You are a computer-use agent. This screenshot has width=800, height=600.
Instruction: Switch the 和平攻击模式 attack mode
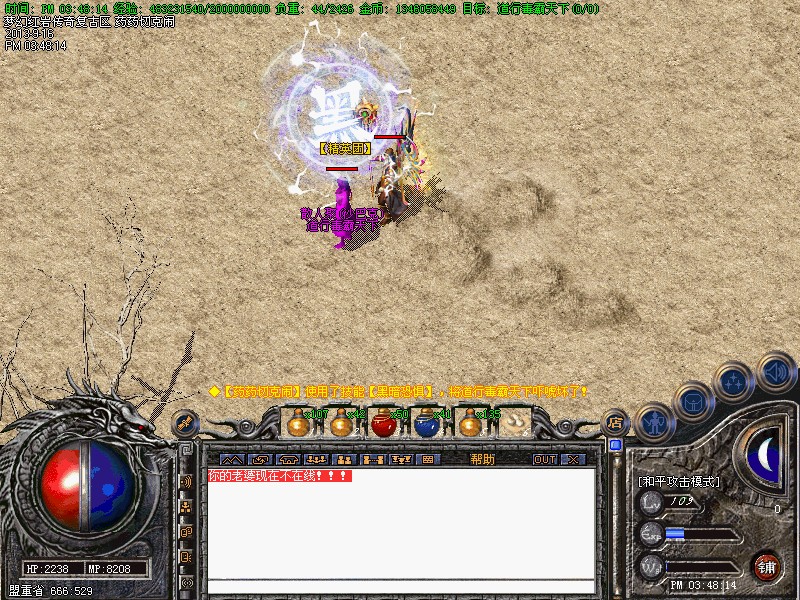coord(679,481)
